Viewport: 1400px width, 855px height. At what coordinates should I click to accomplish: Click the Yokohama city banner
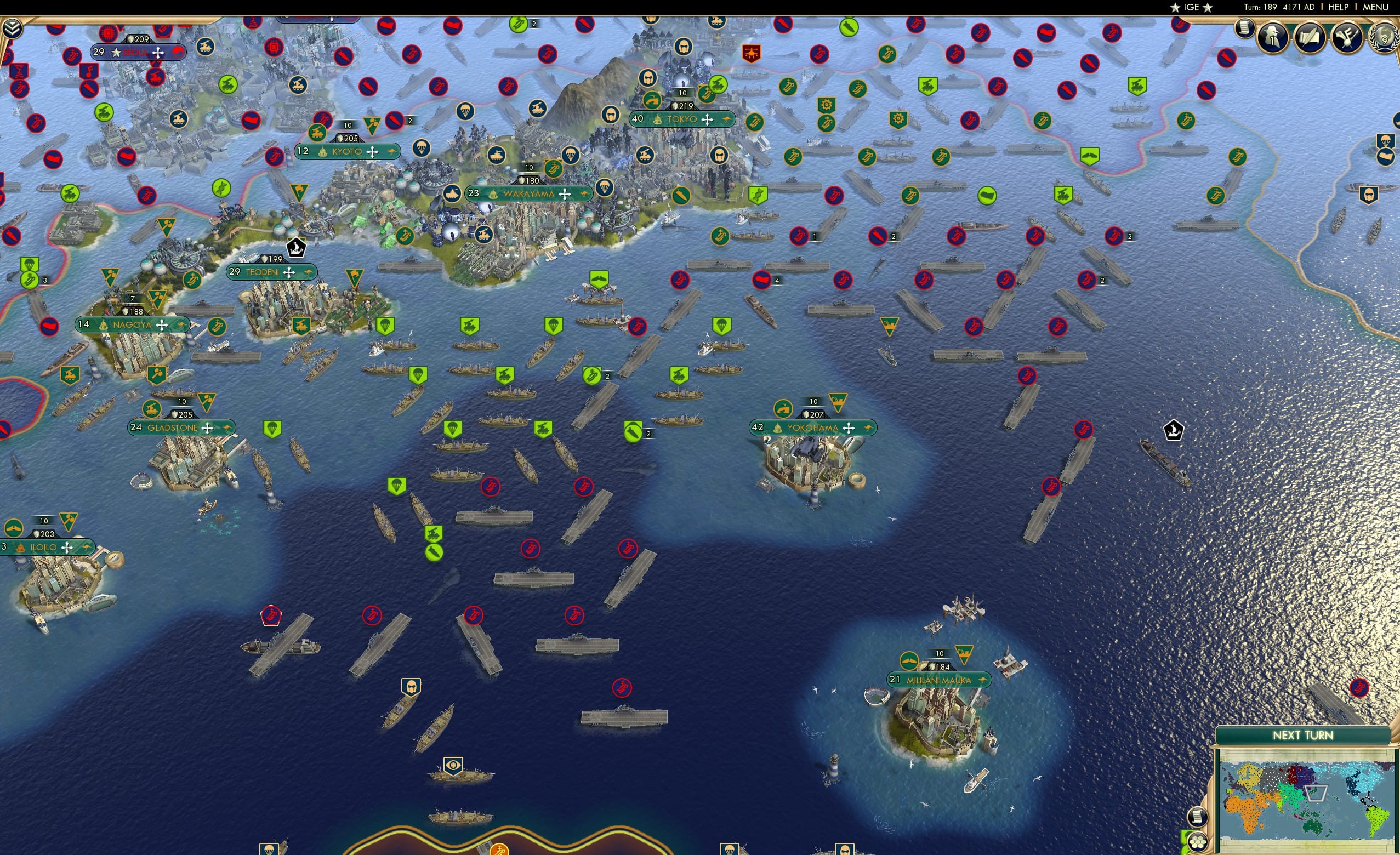[x=812, y=427]
